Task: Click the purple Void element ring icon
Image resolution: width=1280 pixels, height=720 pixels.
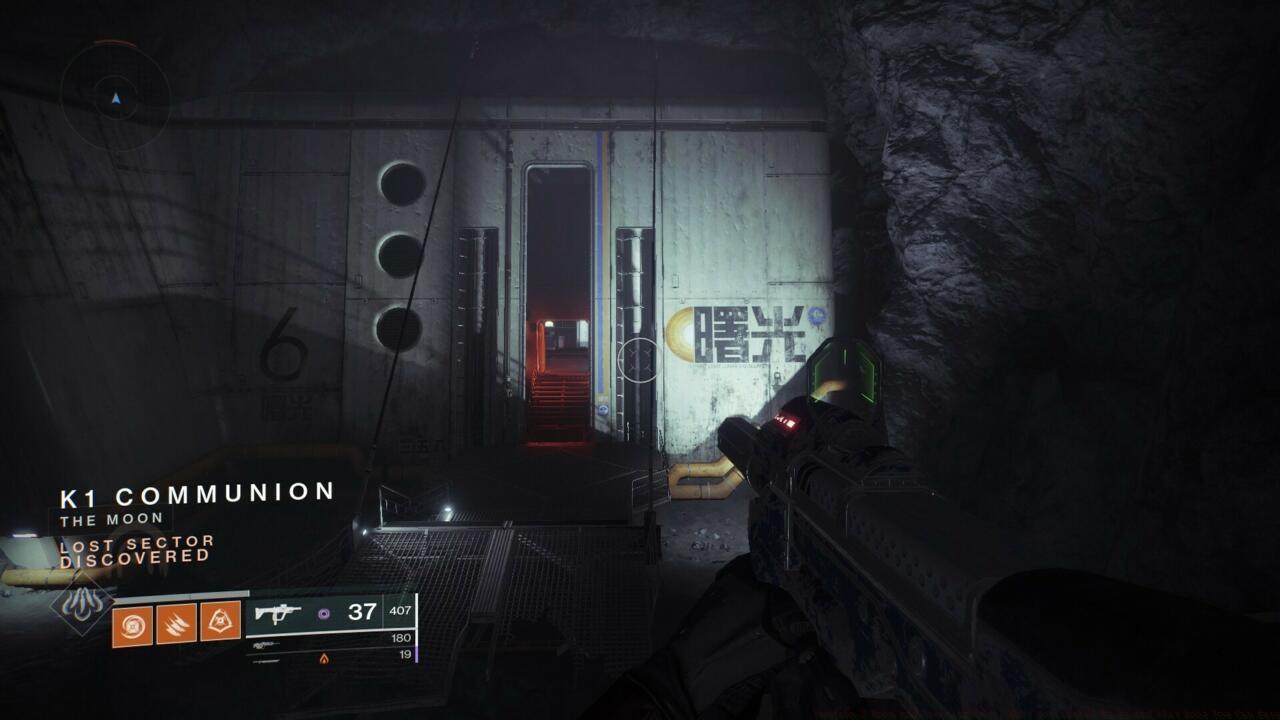Action: [323, 615]
